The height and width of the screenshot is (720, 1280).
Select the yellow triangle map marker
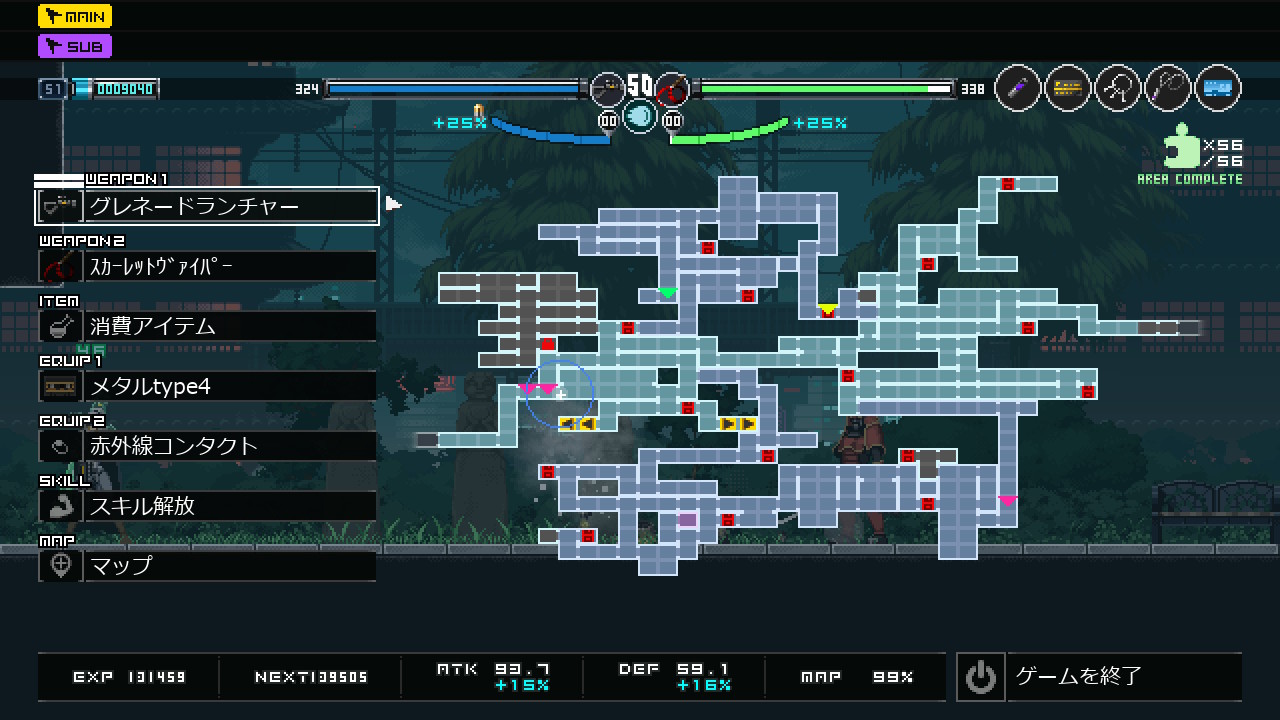point(827,309)
